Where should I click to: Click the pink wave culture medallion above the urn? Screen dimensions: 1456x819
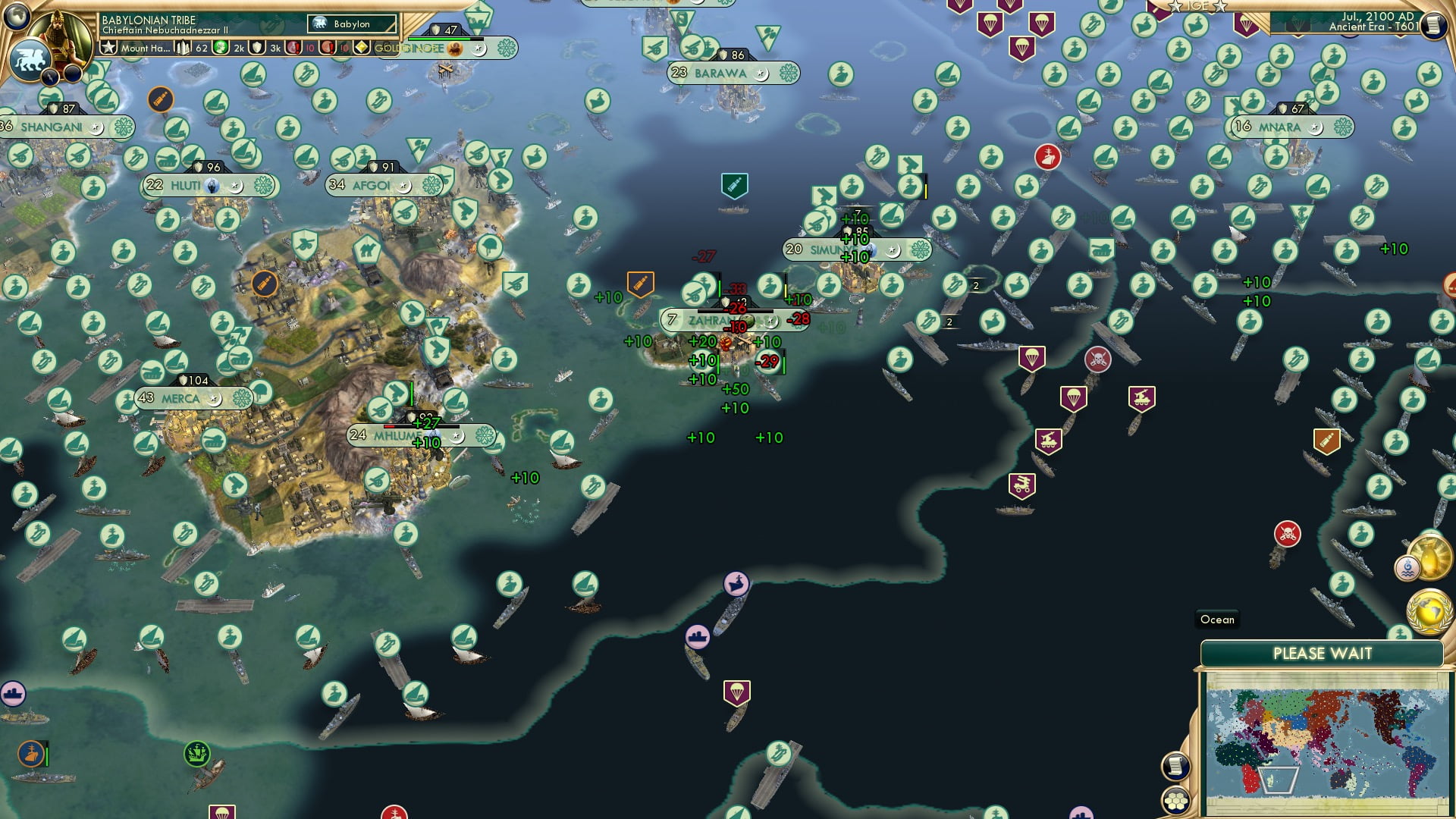(1406, 568)
